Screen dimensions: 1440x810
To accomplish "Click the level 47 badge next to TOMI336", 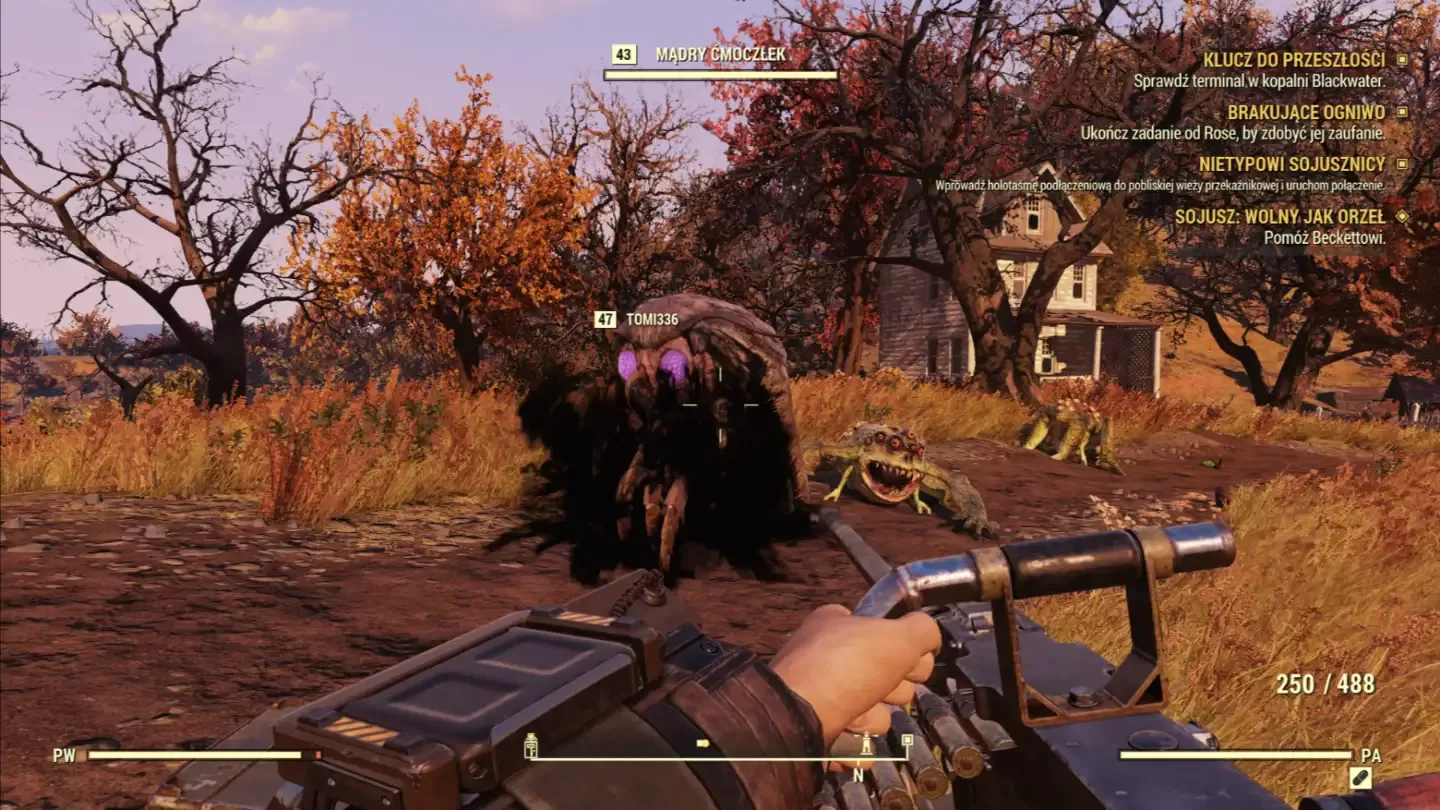I will click(x=605, y=320).
